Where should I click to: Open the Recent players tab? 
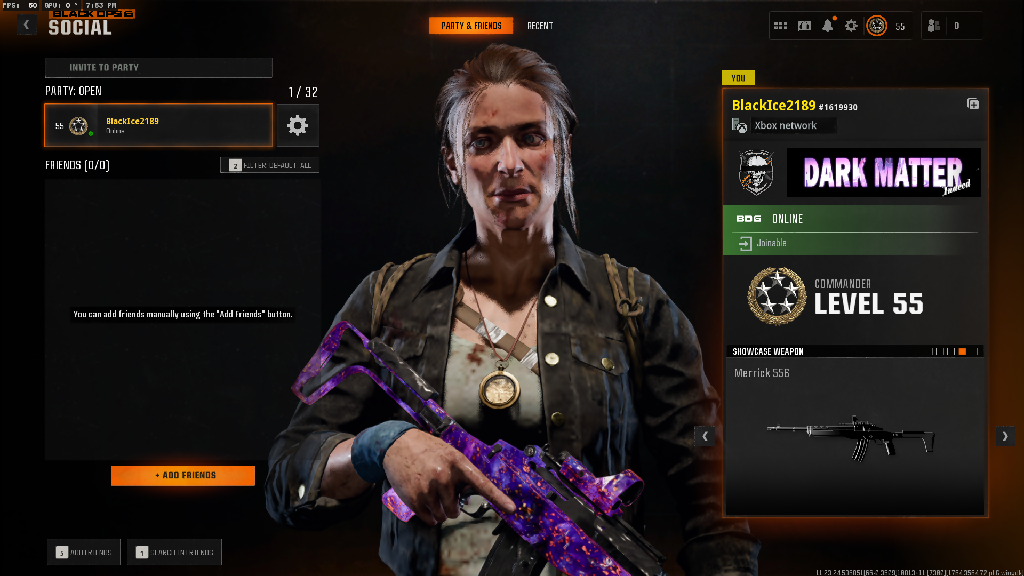coord(540,25)
